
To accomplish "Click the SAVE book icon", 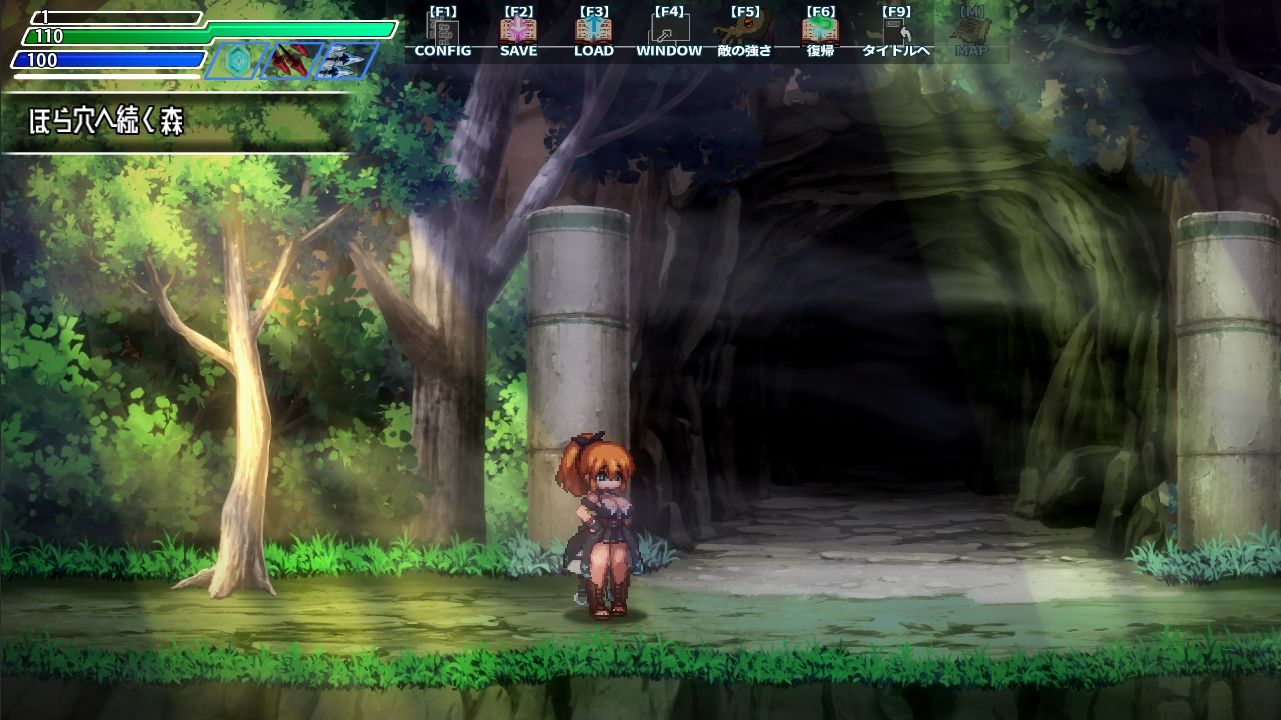I will coord(520,30).
